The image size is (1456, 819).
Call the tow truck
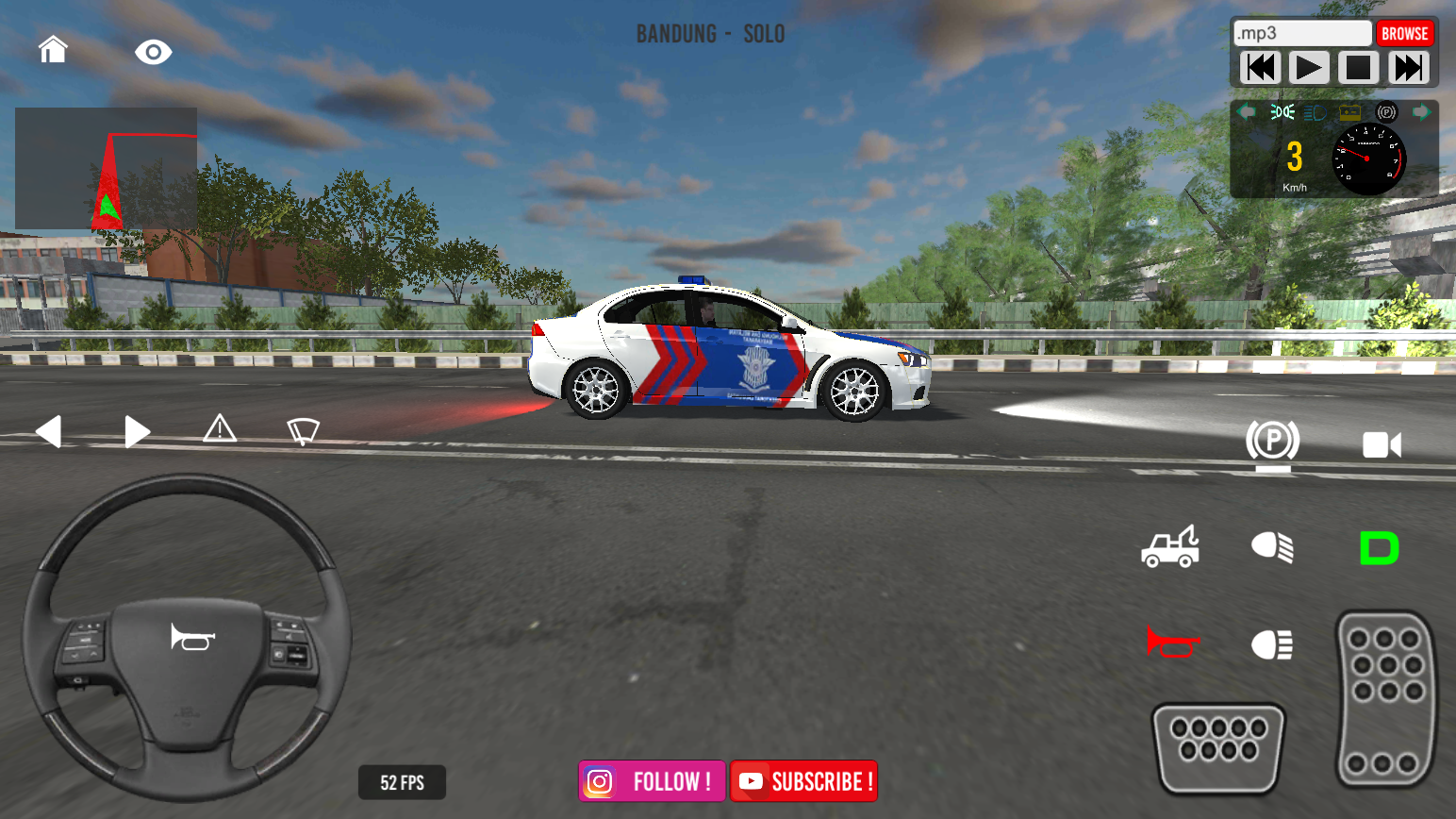[1170, 547]
